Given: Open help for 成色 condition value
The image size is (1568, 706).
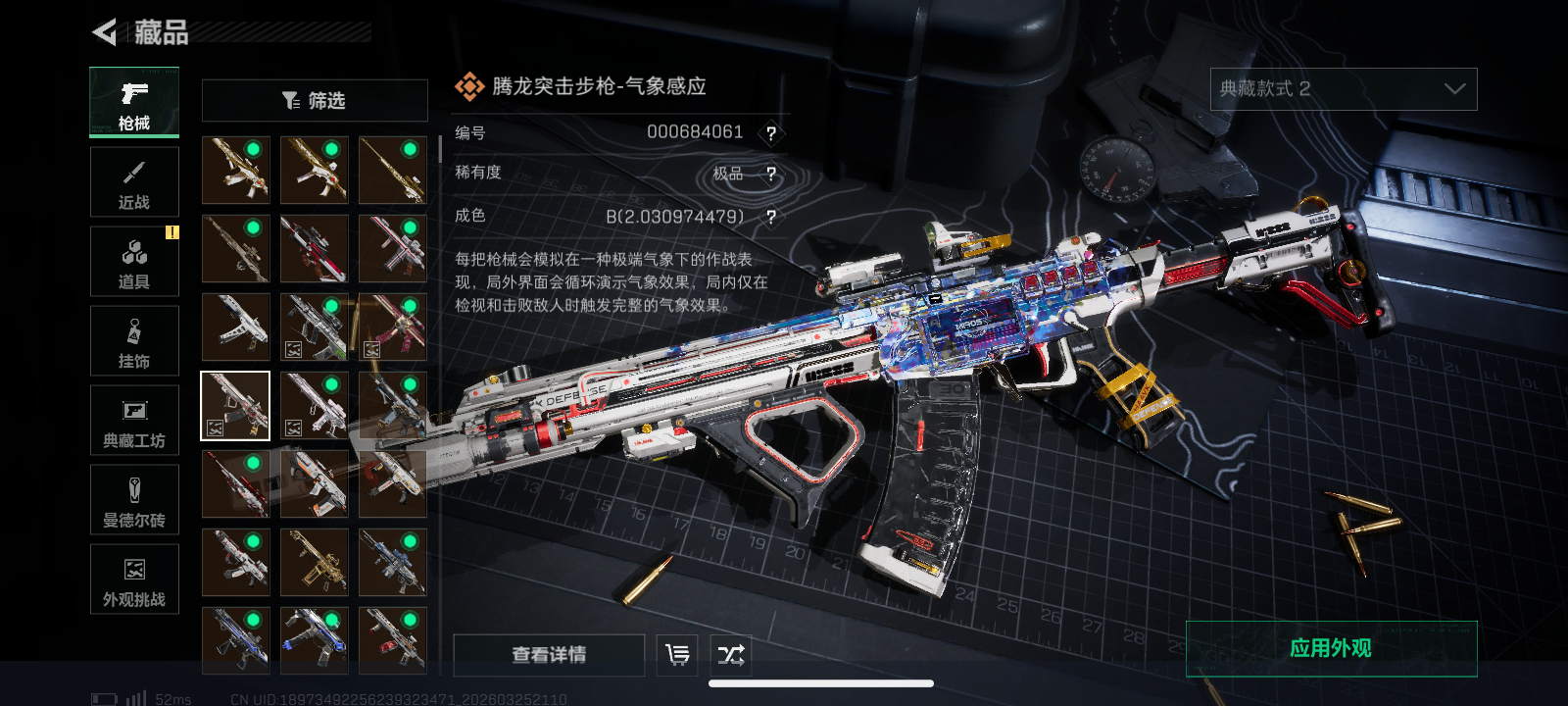Looking at the screenshot, I should tap(771, 217).
